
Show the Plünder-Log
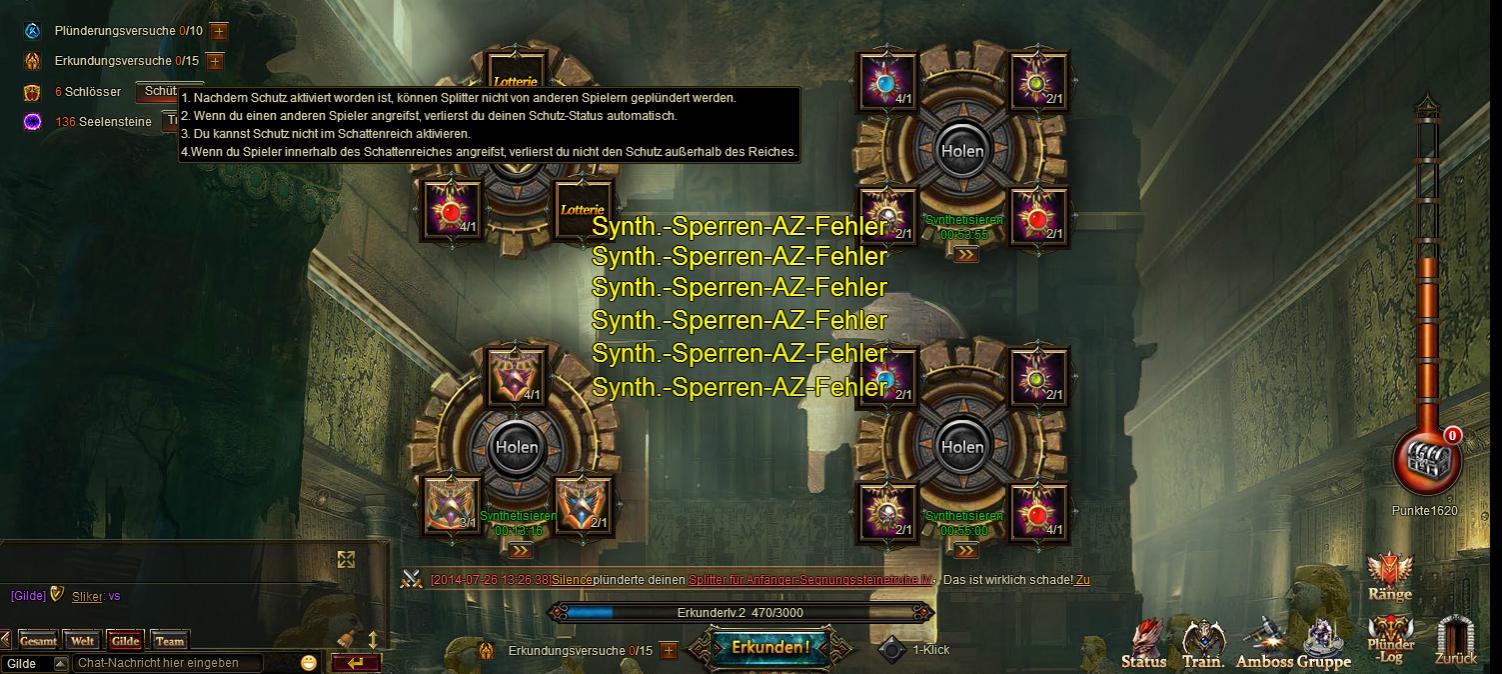(x=1391, y=640)
